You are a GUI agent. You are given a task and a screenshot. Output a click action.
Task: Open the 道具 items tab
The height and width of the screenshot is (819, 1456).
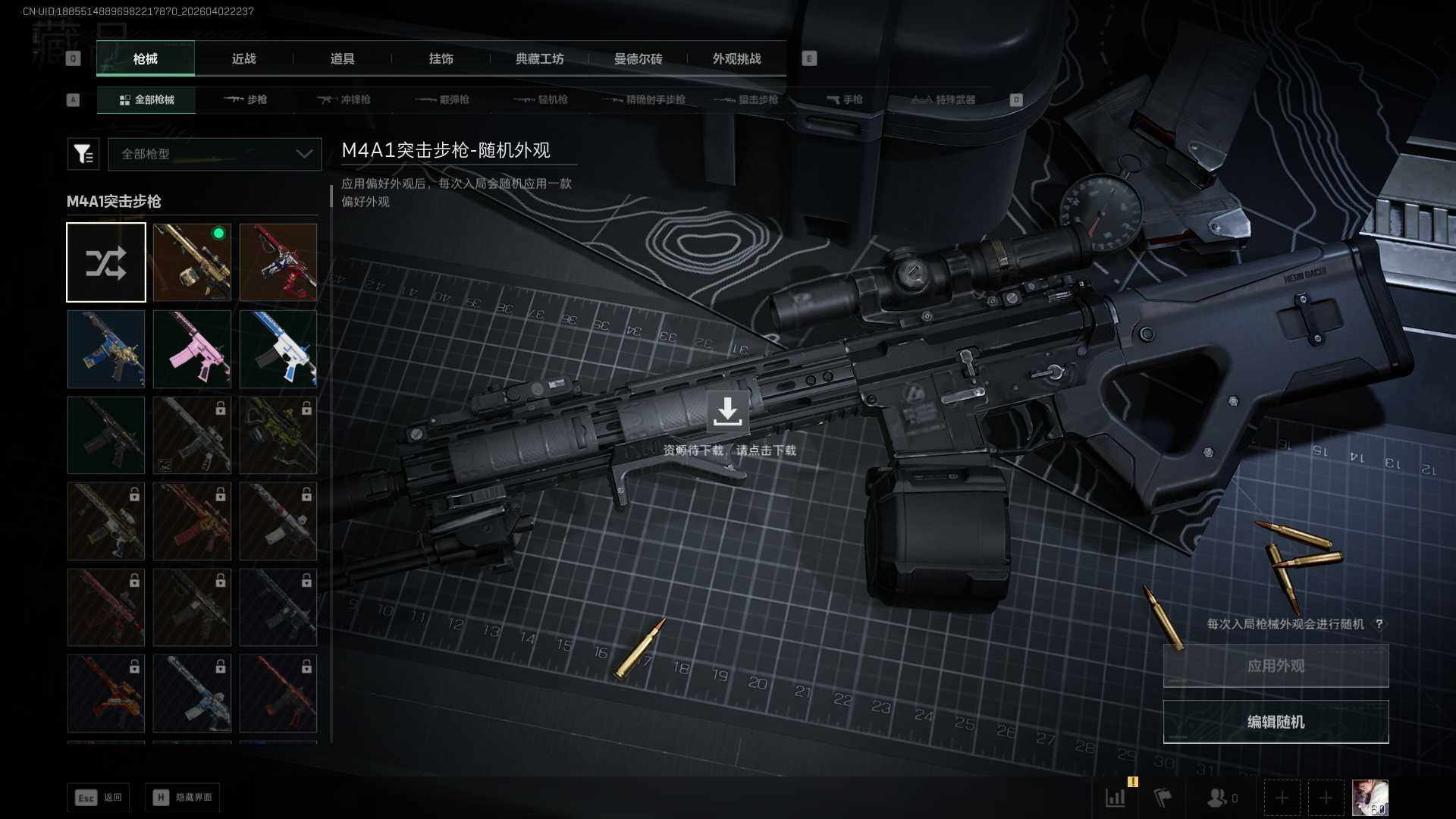click(342, 59)
